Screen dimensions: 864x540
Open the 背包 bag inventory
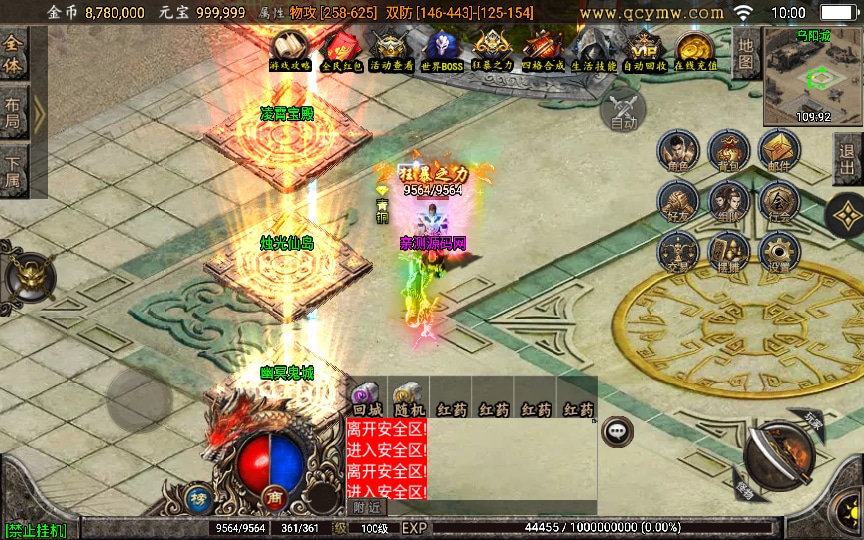[x=728, y=151]
